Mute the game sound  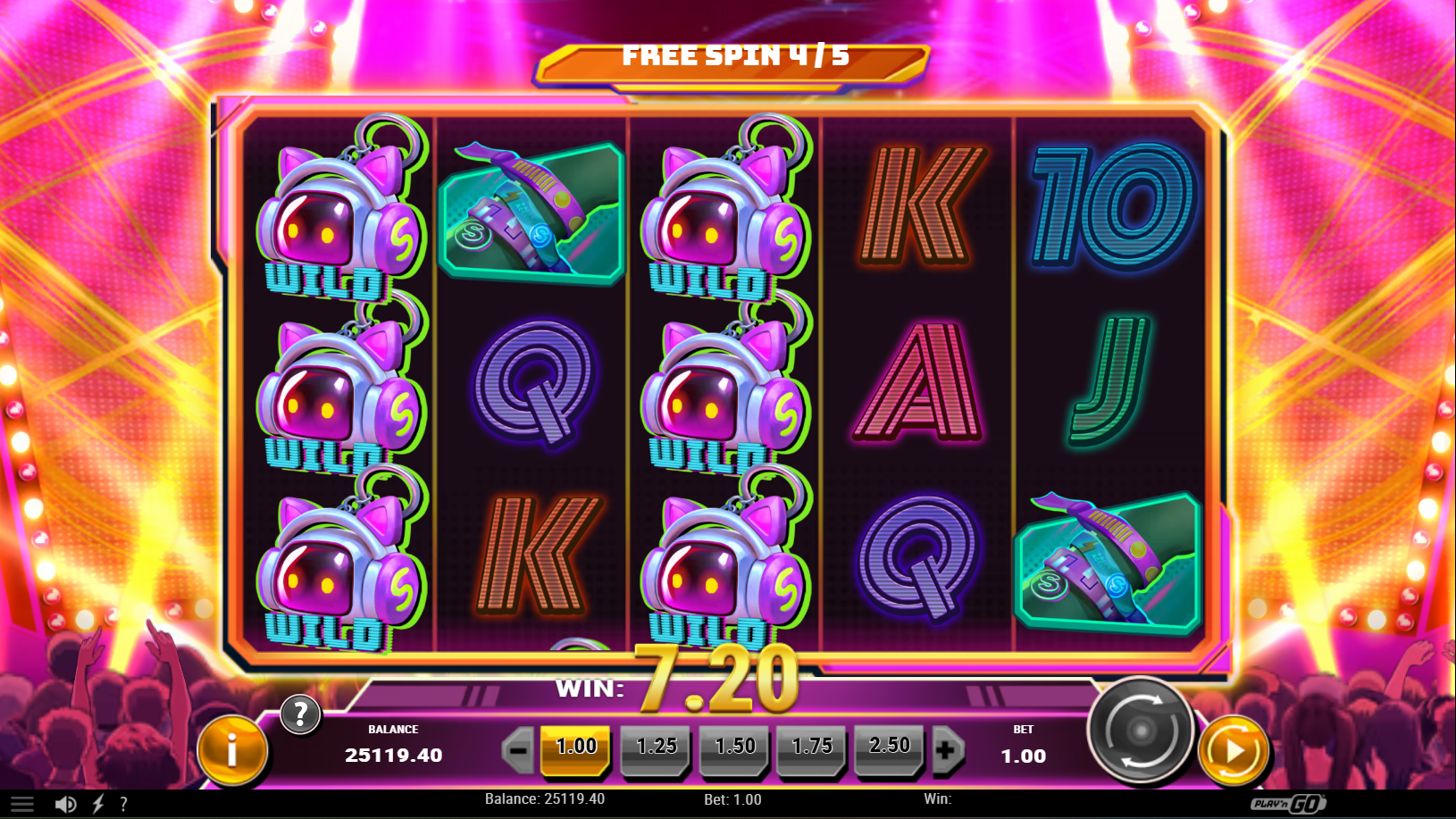click(66, 801)
